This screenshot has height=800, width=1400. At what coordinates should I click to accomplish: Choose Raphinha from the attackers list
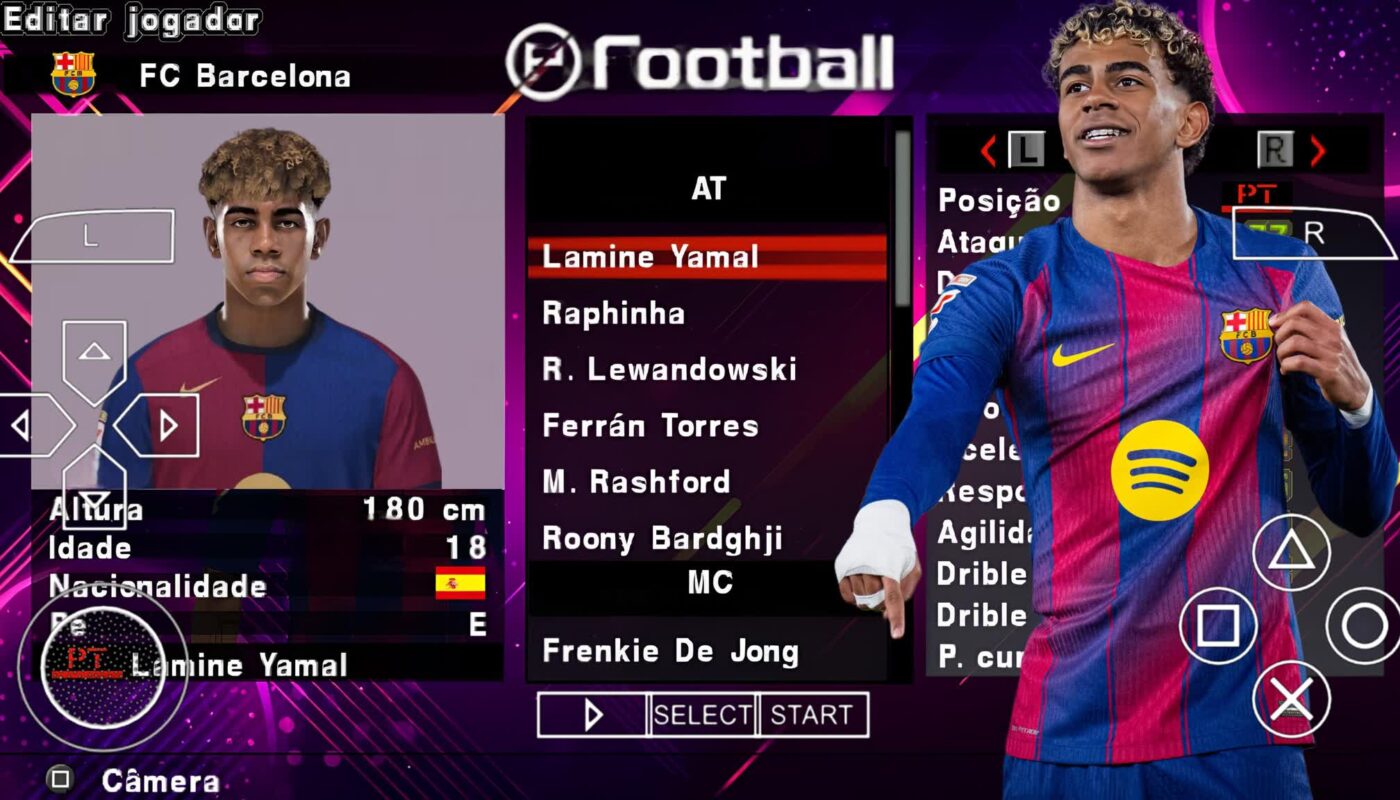613,314
